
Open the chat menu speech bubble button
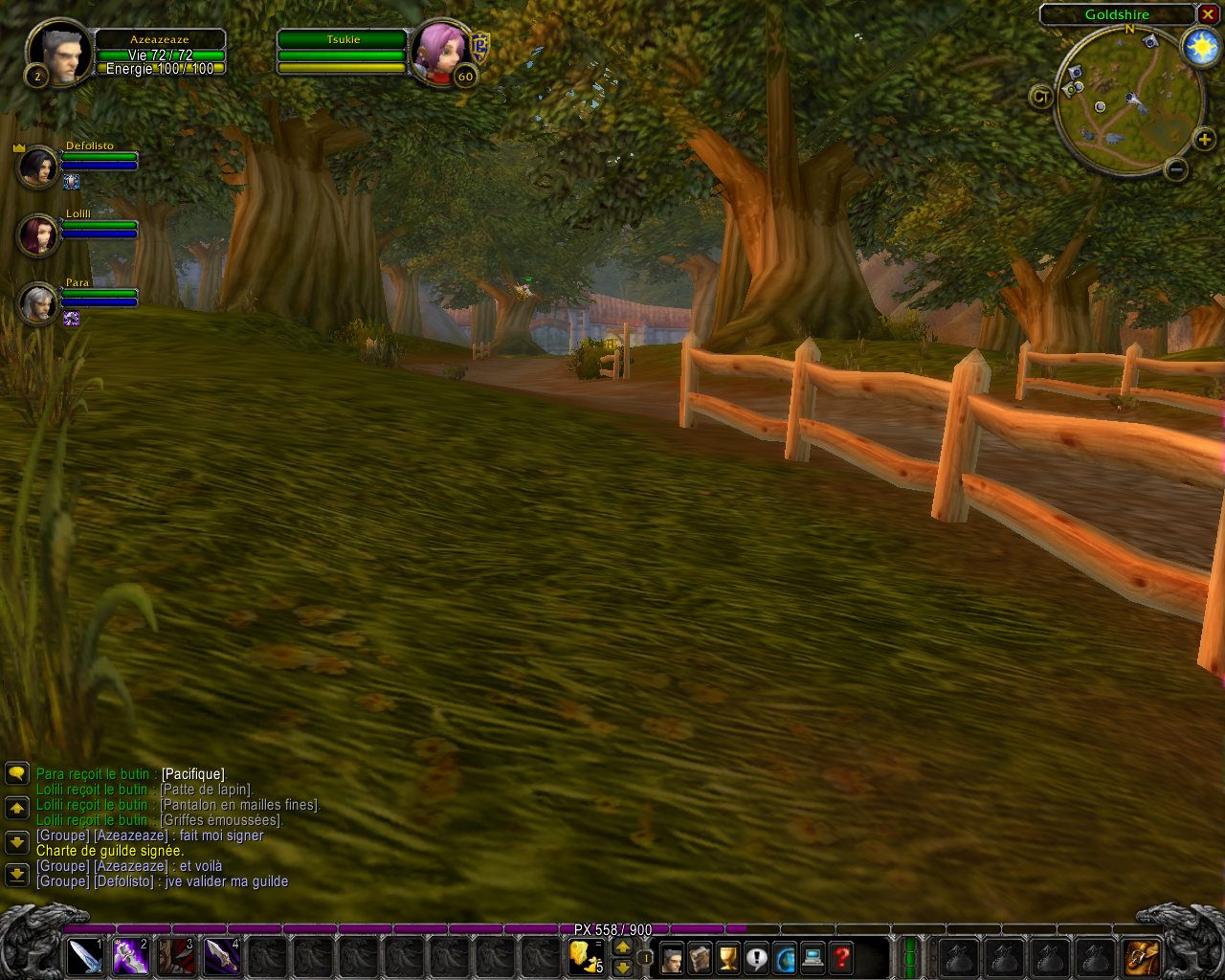click(16, 773)
